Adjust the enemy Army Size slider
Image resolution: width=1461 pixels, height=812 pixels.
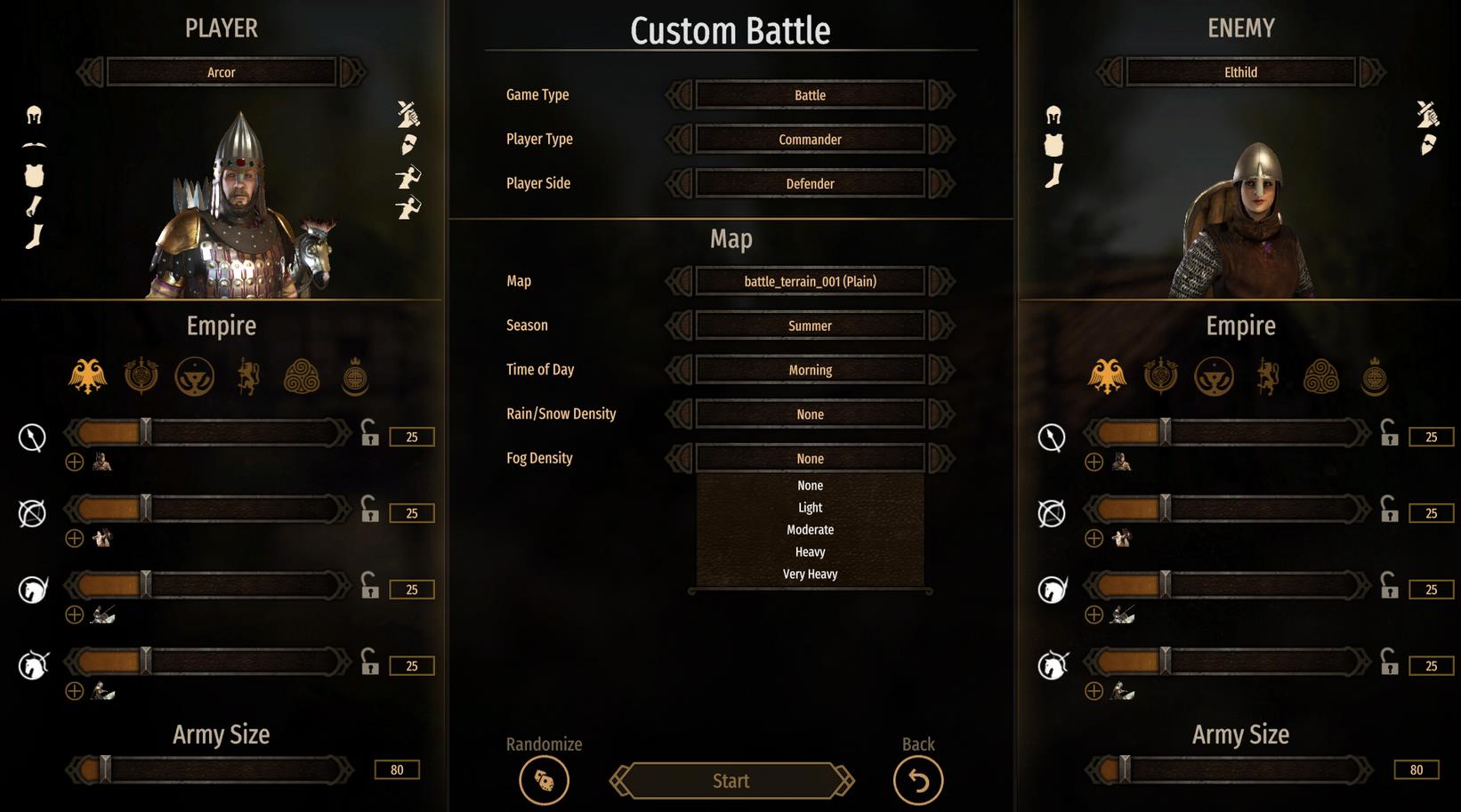tap(1125, 769)
